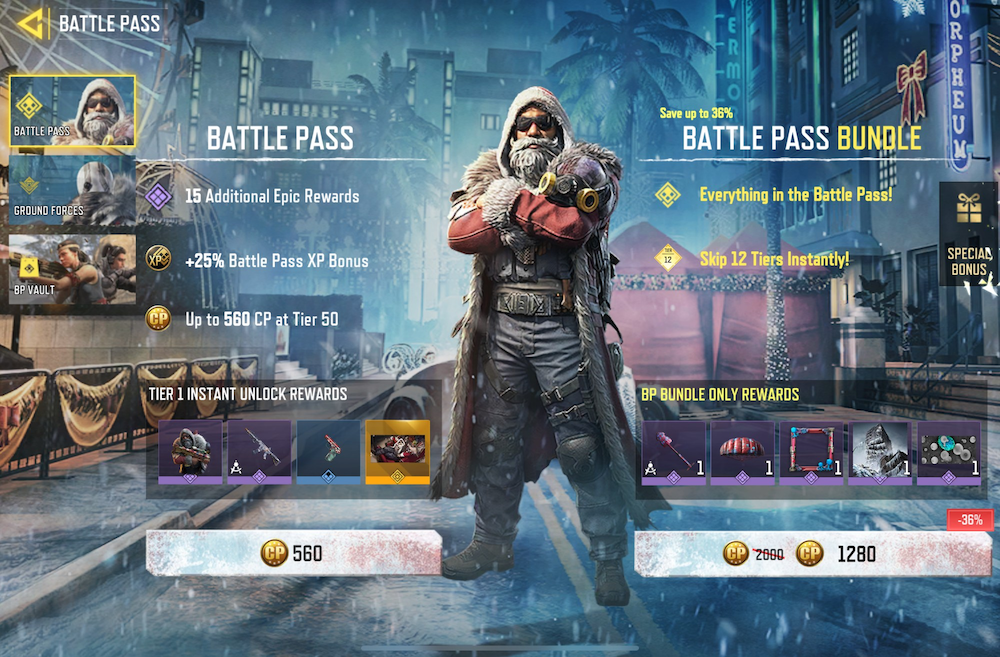The height and width of the screenshot is (657, 1000).
Task: Open the BP Vault tab
Action: click(x=72, y=269)
